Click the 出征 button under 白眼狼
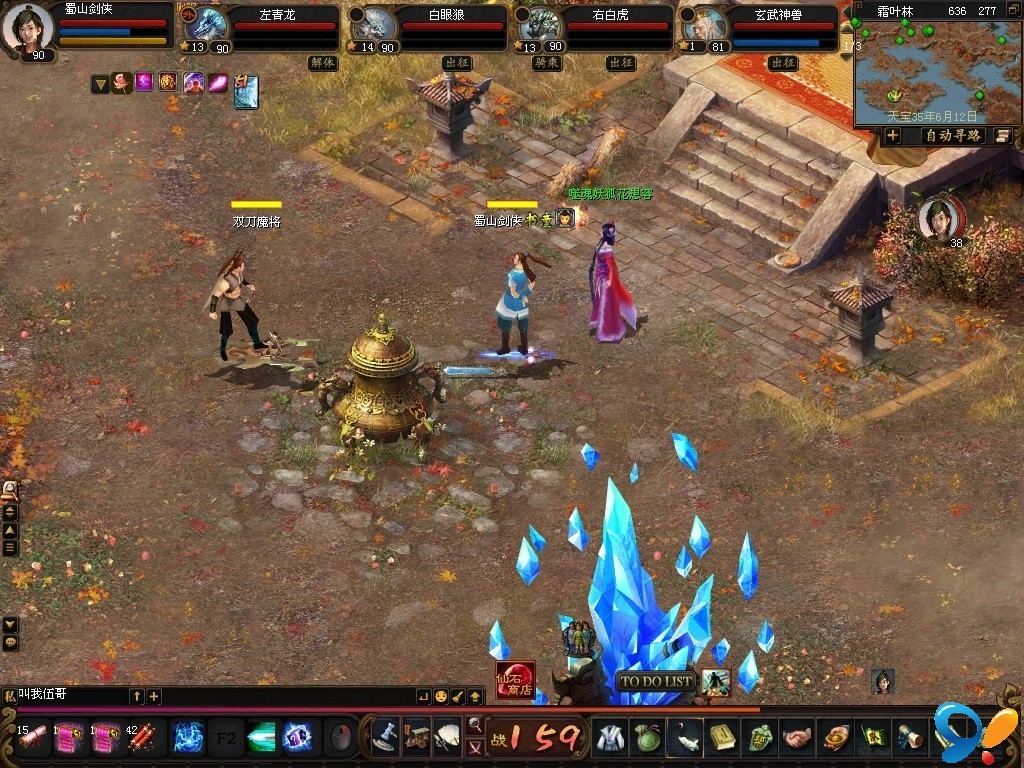 coord(456,62)
